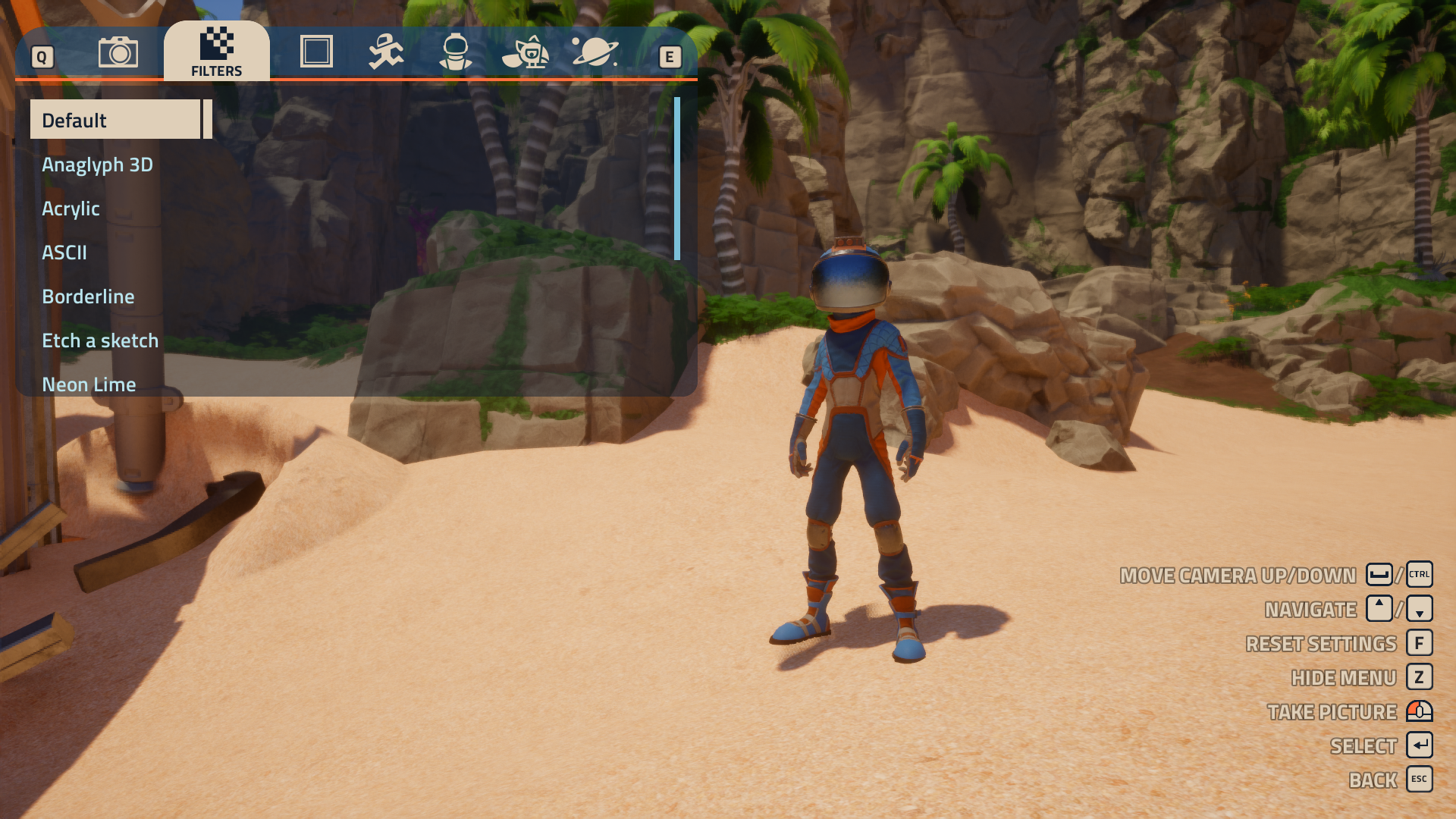Viewport: 1456px width, 819px height.
Task: Open the running pose tab
Action: [386, 52]
